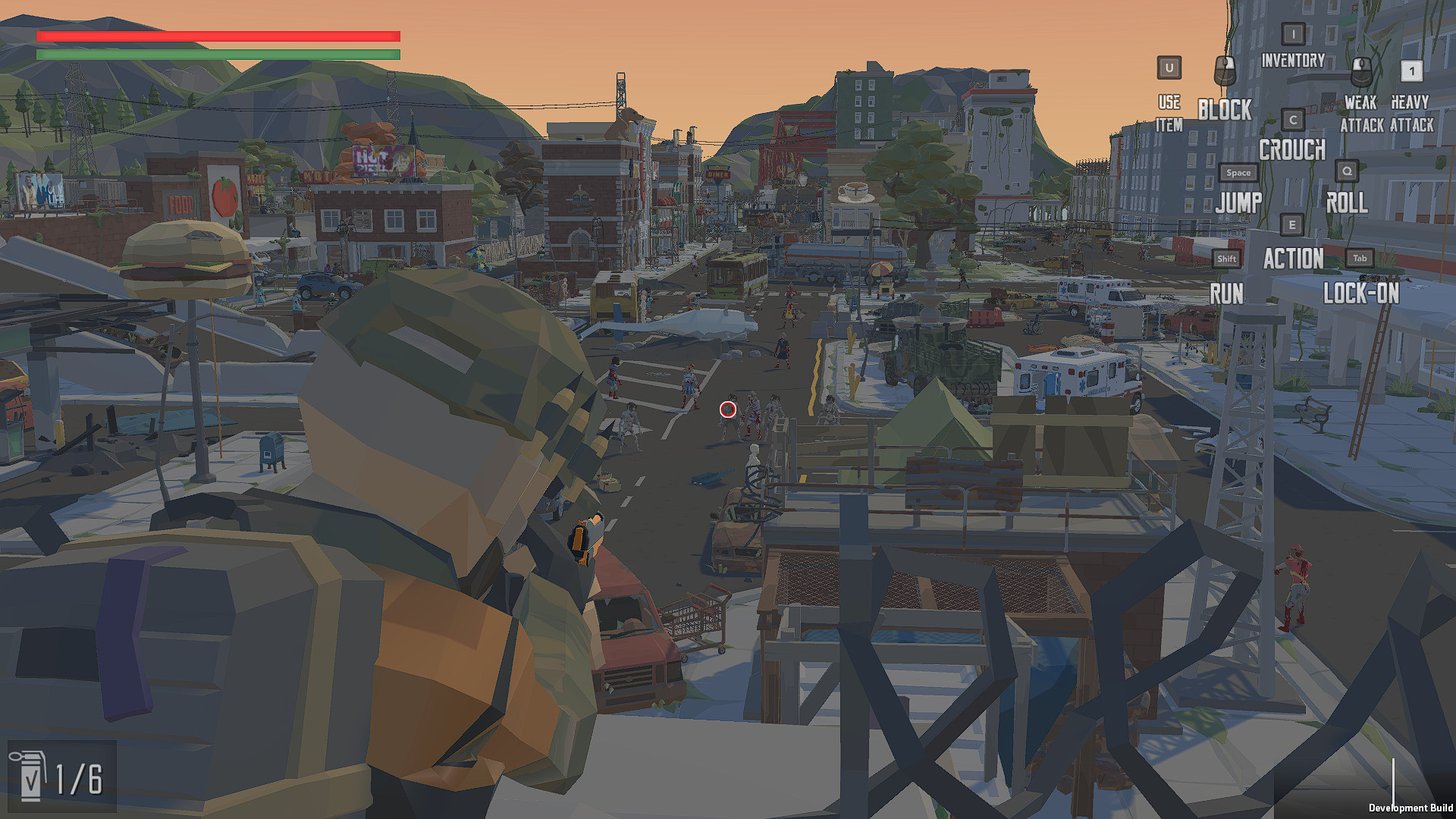Click the red health bar at top left
This screenshot has height=819, width=1456.
click(x=218, y=35)
